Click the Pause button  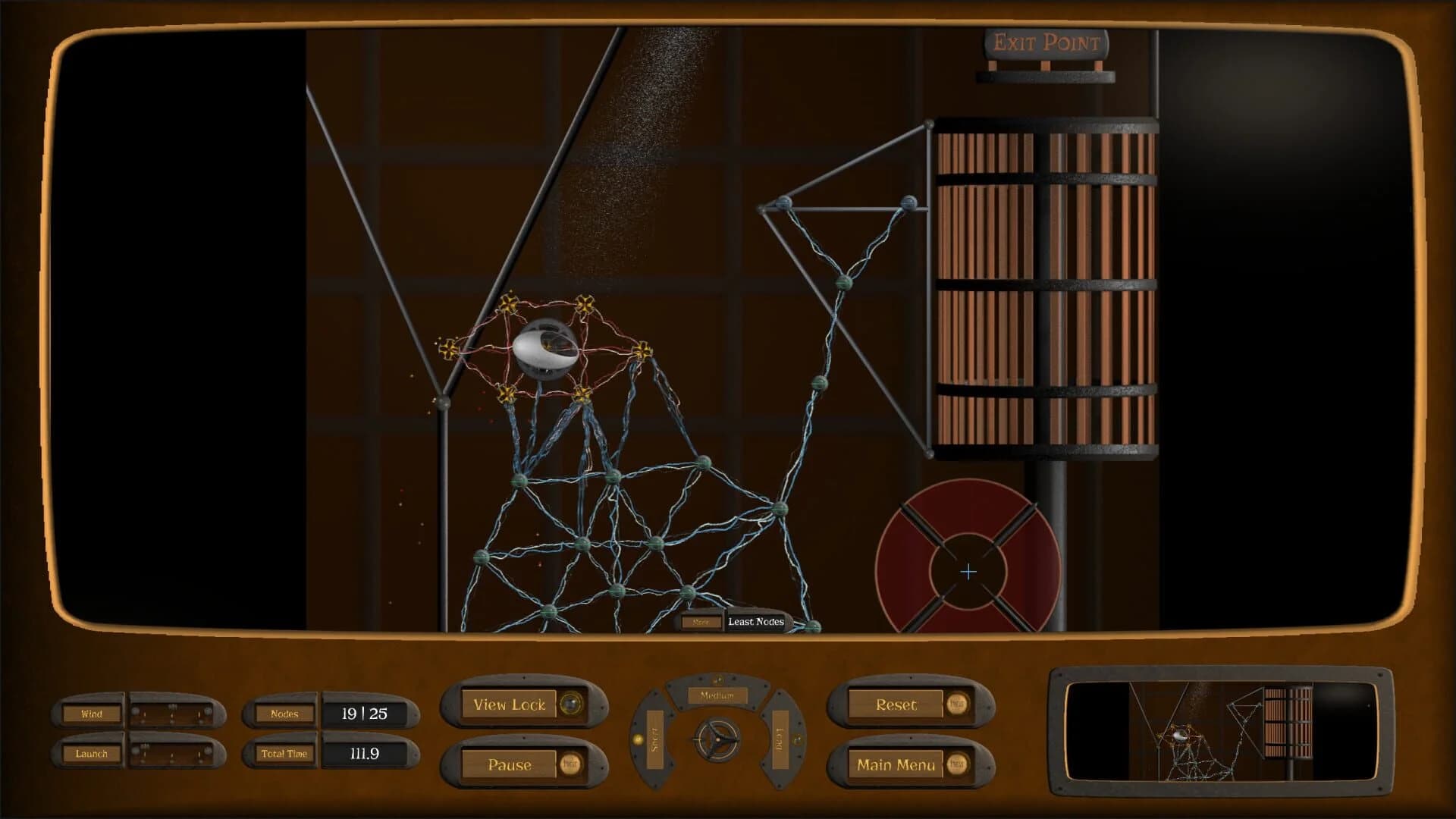510,765
